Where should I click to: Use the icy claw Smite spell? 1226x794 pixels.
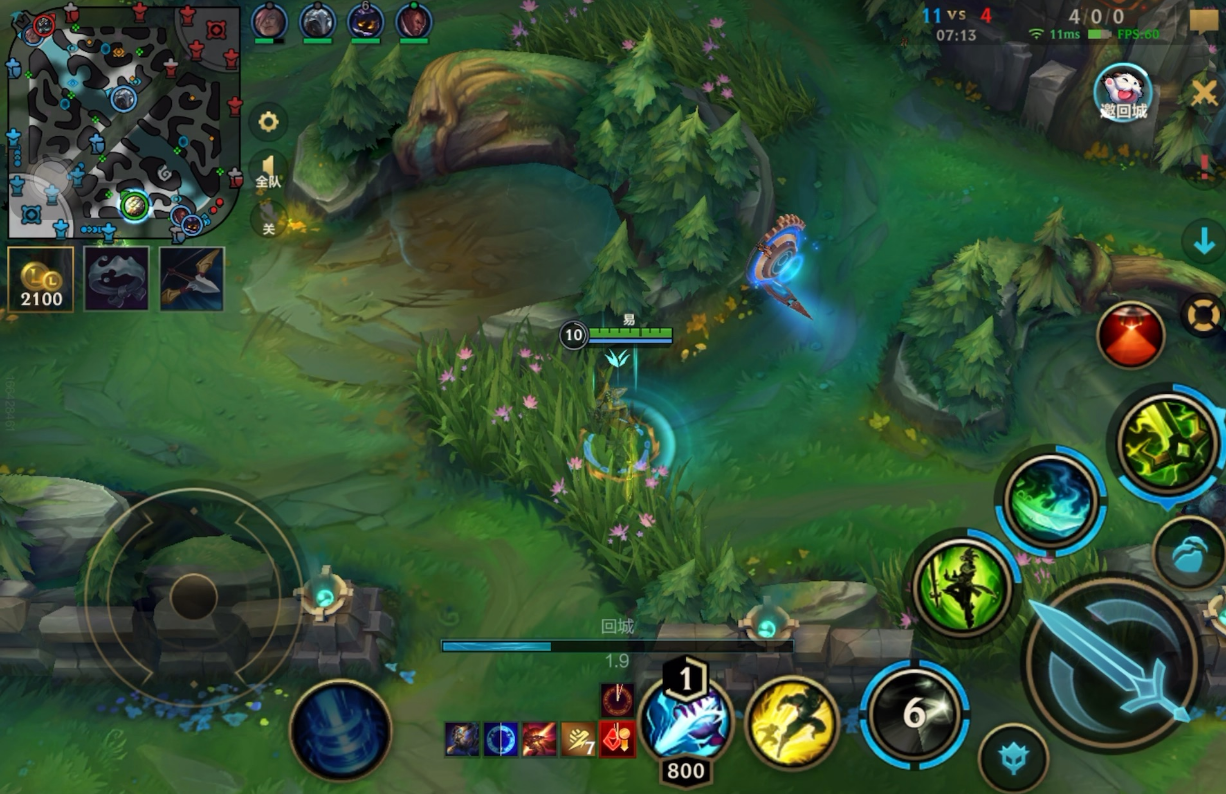click(x=685, y=720)
